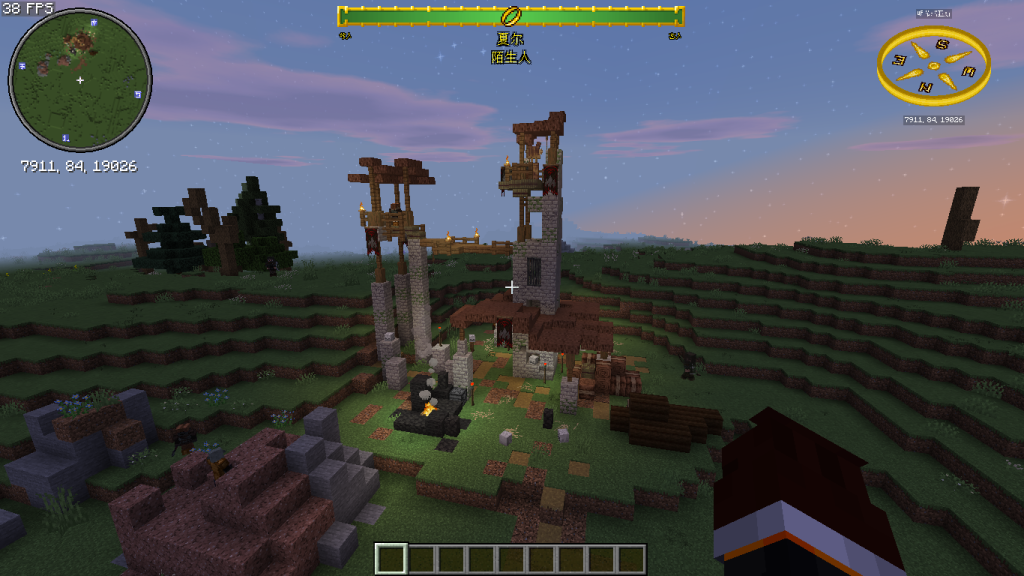
Task: Select the highlighted first hotbar slot
Action: click(x=392, y=558)
